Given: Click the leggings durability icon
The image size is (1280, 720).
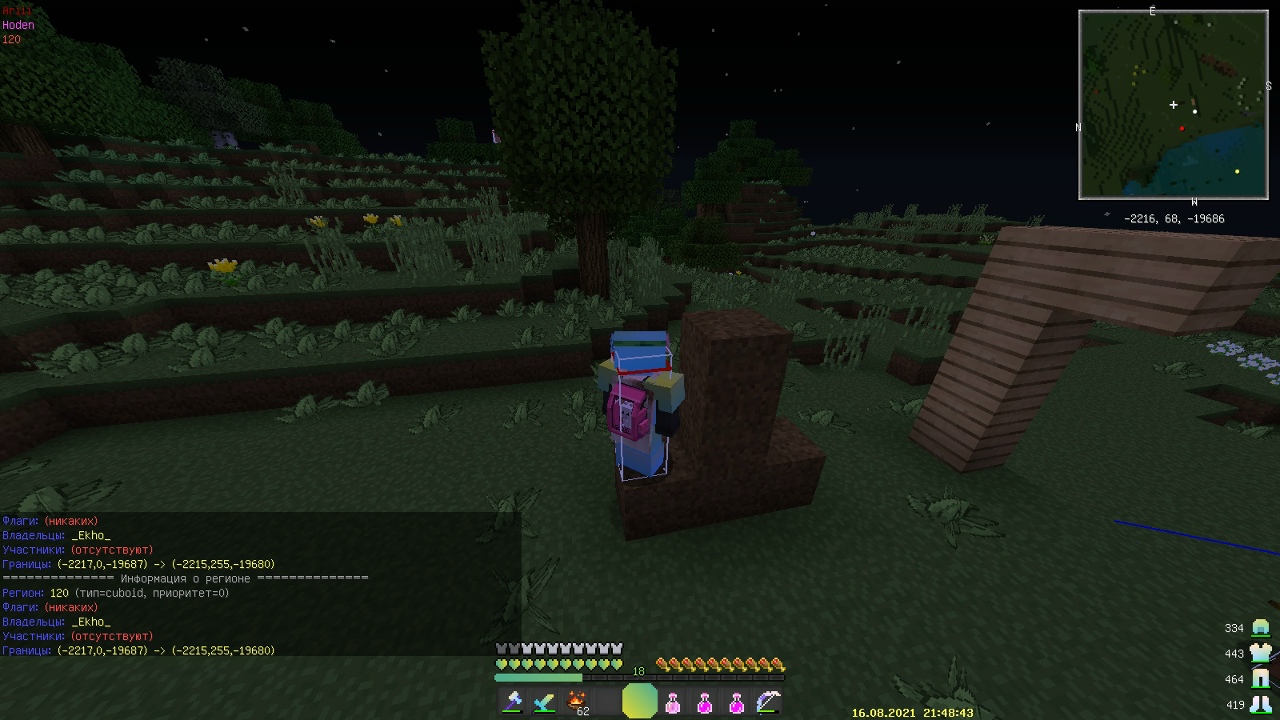Looking at the screenshot, I should point(1260,679).
